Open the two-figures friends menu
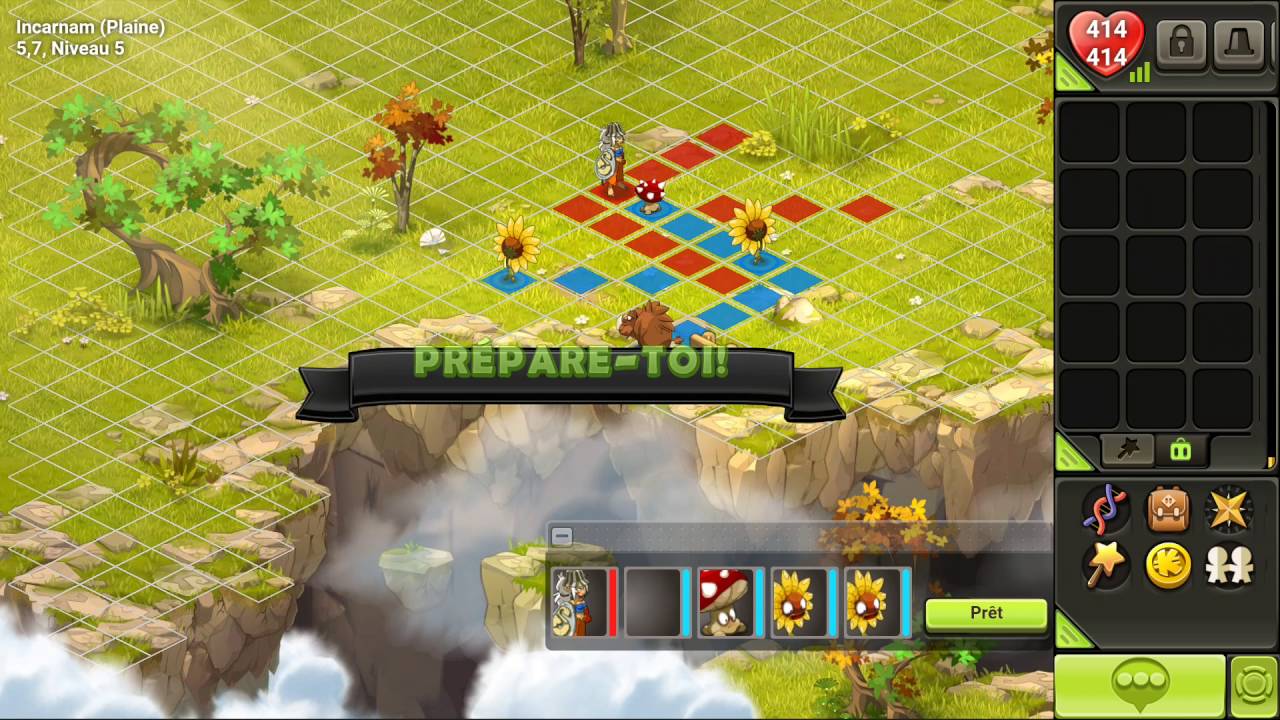The height and width of the screenshot is (720, 1280). point(1229,566)
